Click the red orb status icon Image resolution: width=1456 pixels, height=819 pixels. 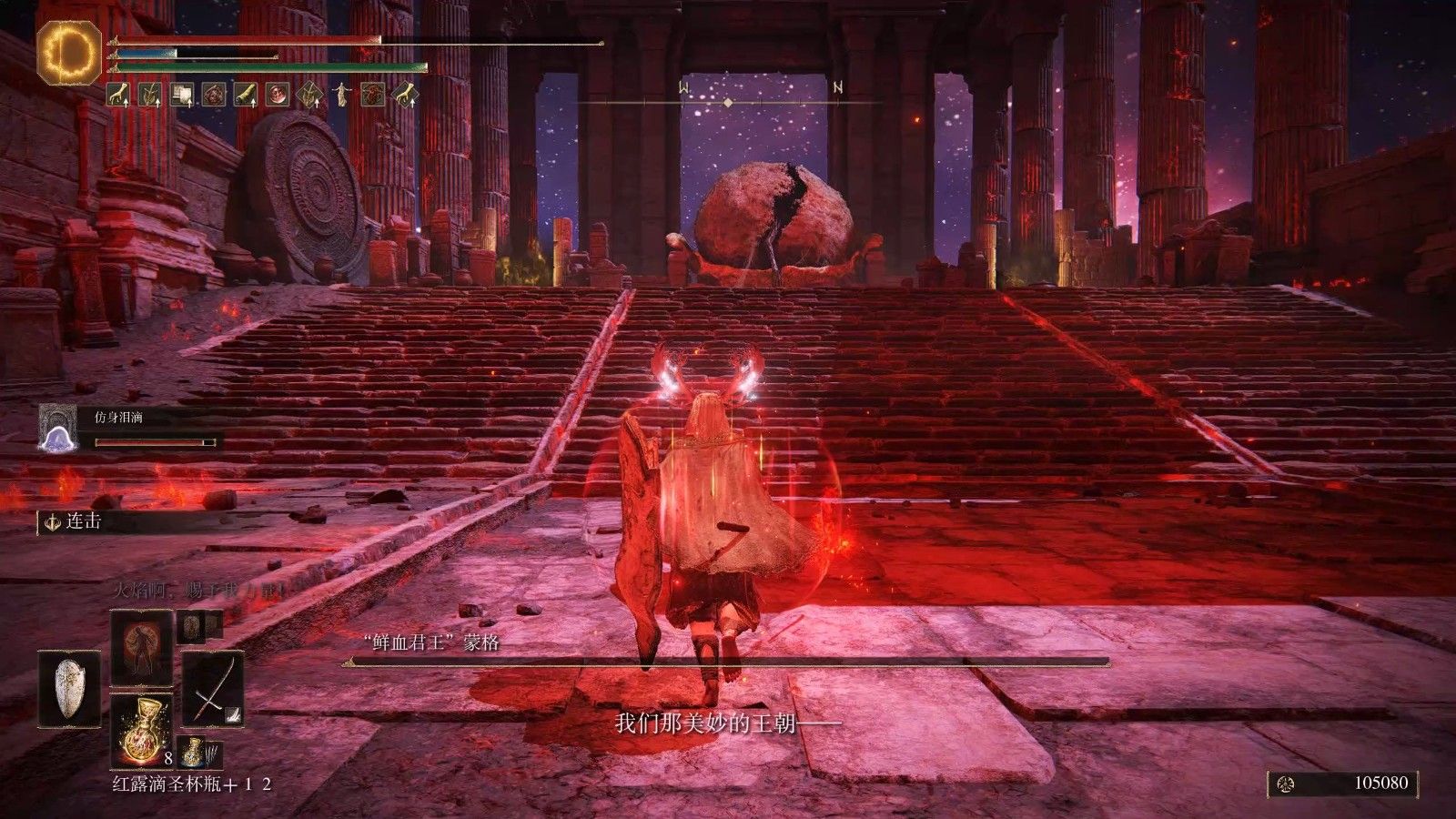pyautogui.click(x=278, y=94)
